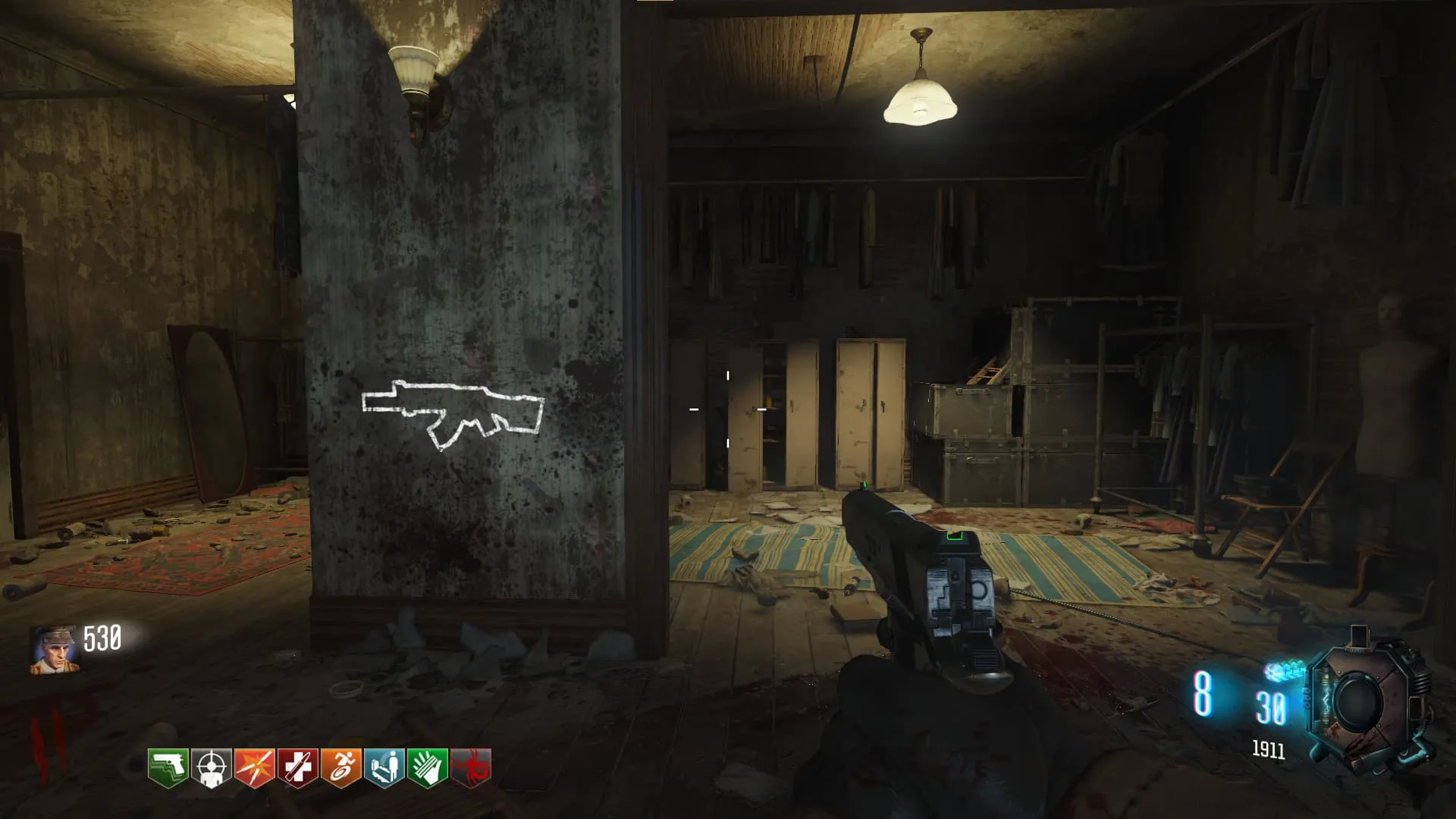Select the Deadshot Daiquiri crosshair perk icon
This screenshot has width=1456, height=819.
tap(212, 767)
